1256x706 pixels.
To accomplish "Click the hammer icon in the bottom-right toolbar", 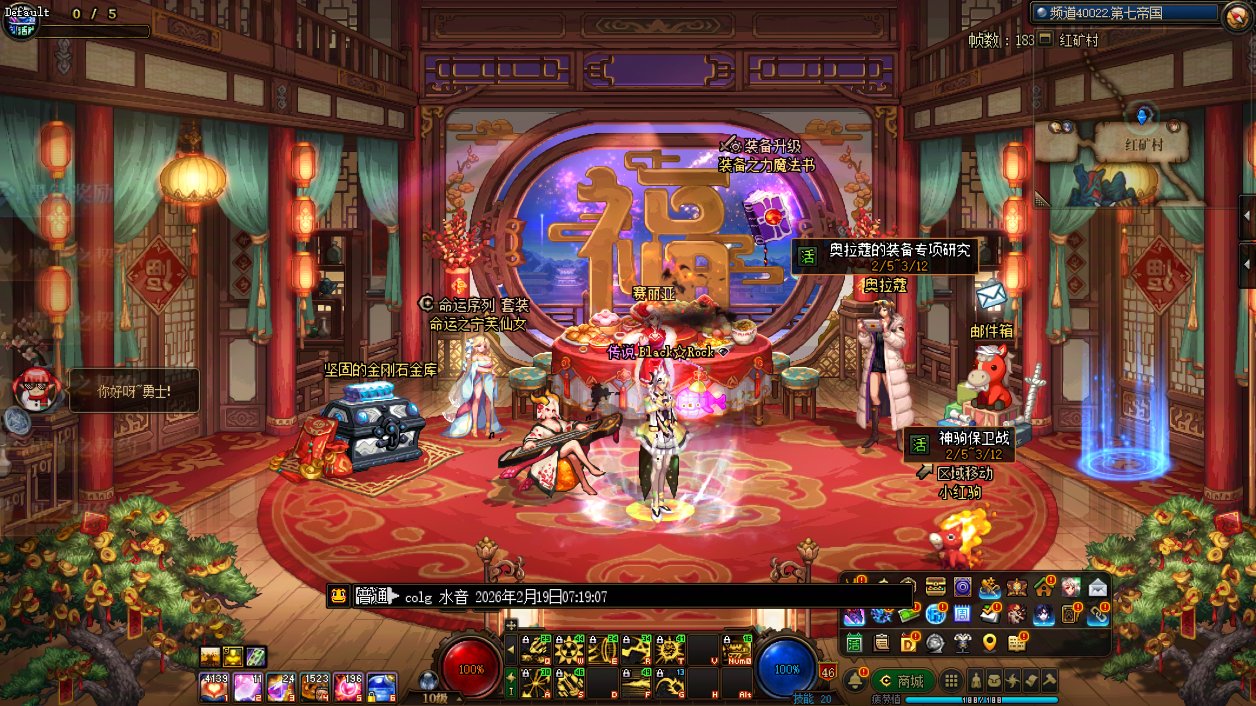I will (x=1050, y=680).
